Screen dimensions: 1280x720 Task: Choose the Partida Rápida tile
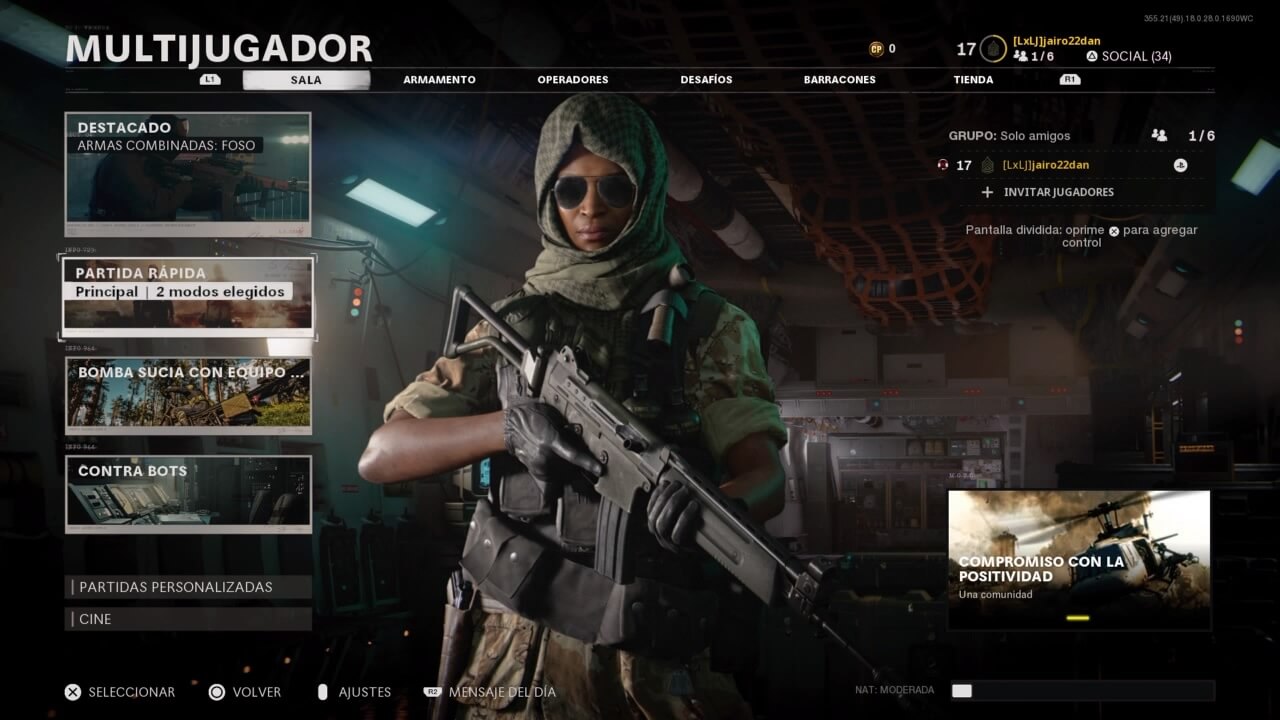tap(188, 295)
